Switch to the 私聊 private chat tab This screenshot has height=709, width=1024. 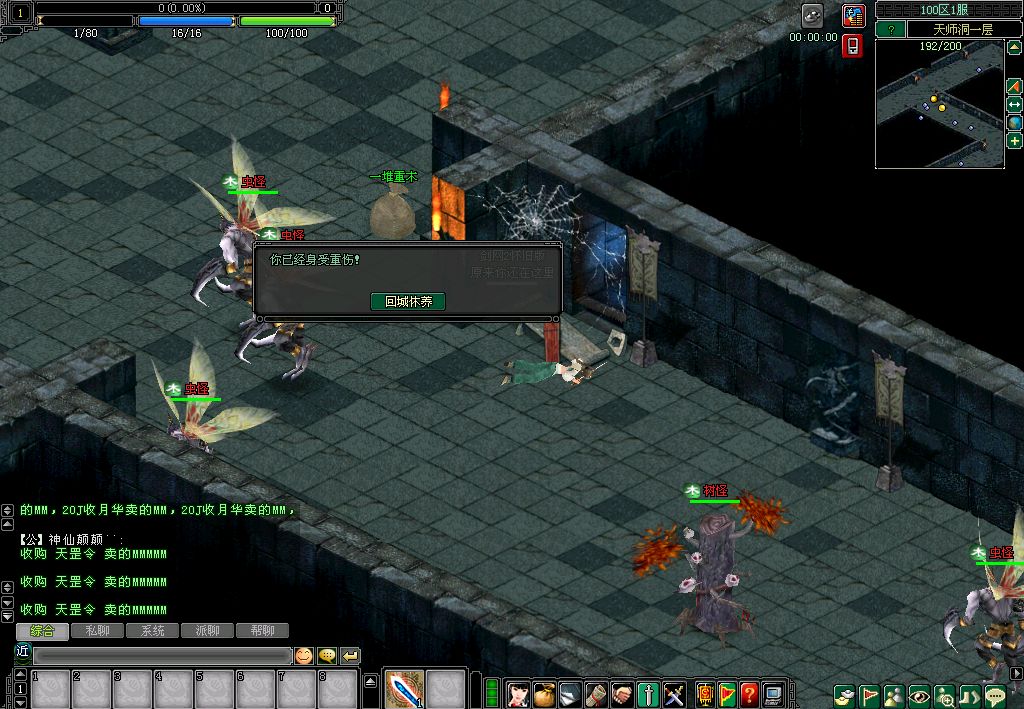[x=97, y=631]
